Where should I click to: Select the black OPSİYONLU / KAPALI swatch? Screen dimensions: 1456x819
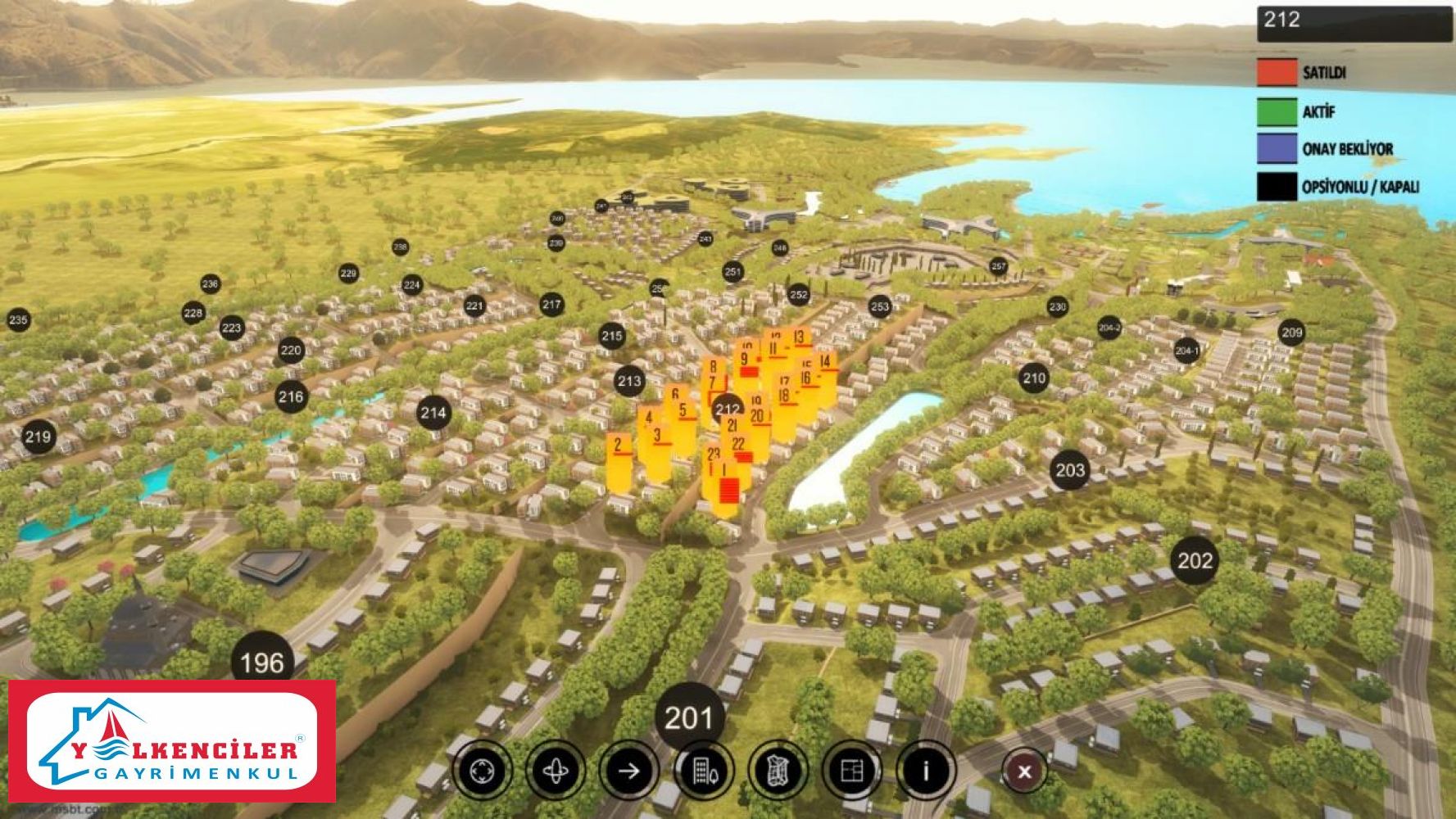(x=1277, y=187)
